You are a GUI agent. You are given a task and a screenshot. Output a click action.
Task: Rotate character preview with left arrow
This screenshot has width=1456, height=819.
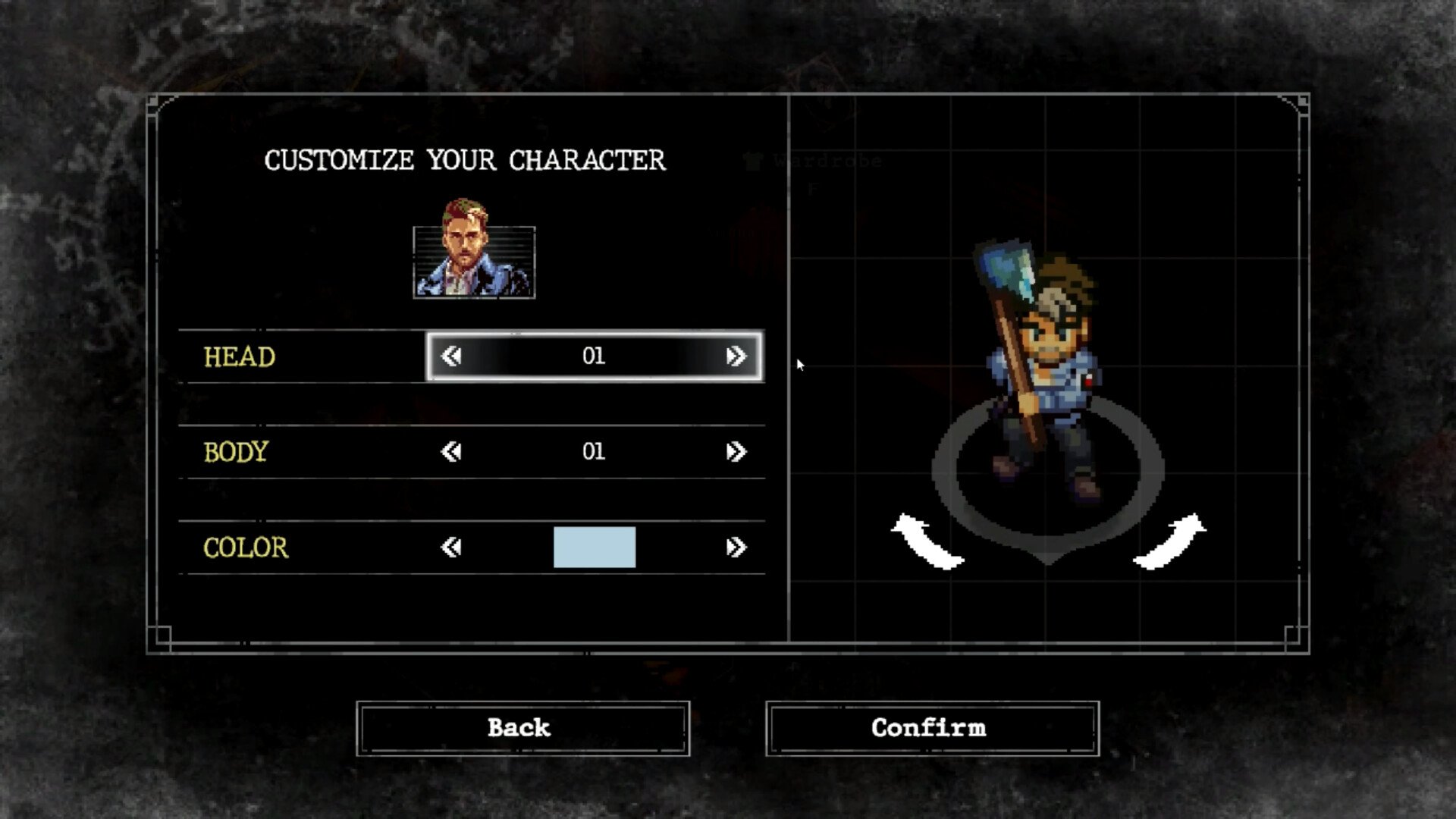[x=927, y=541]
